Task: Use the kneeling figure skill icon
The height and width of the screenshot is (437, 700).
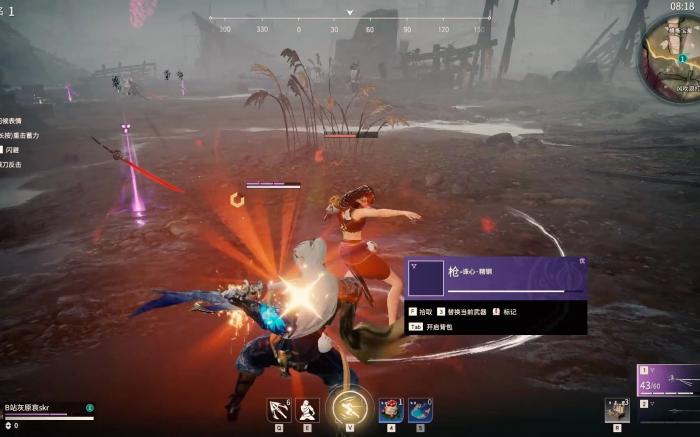Action: (308, 410)
